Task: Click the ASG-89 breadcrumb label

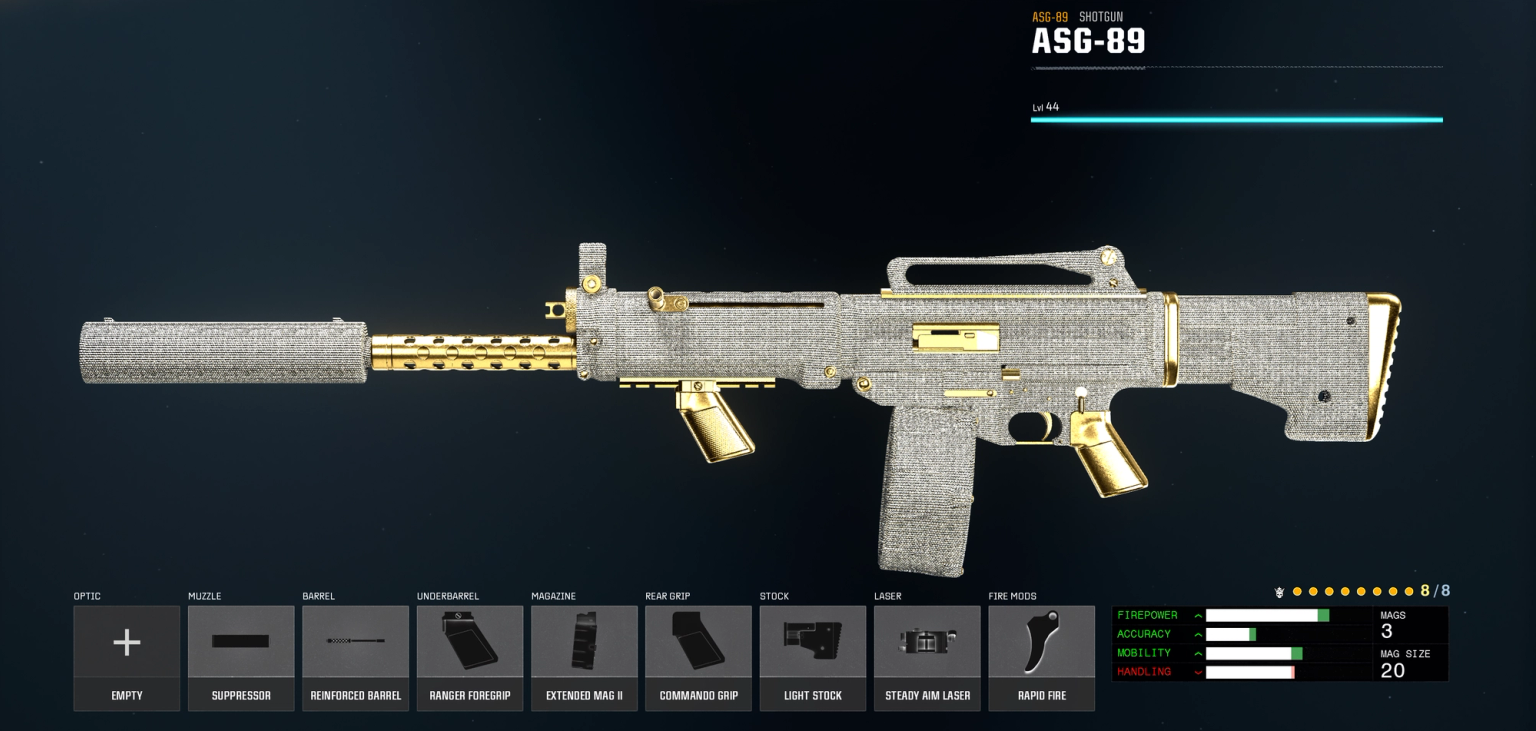Action: click(x=1049, y=16)
